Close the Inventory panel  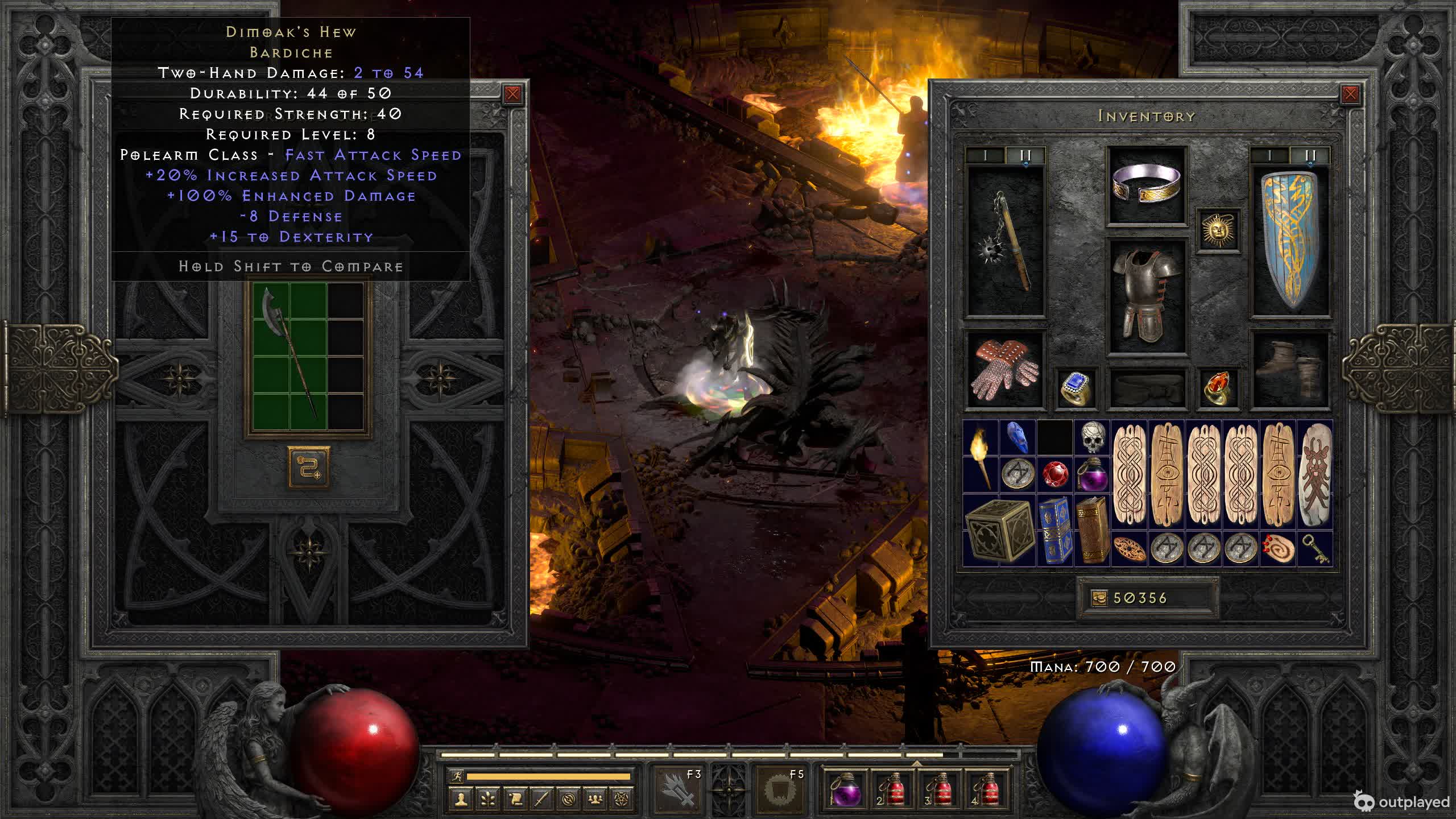(x=1350, y=94)
